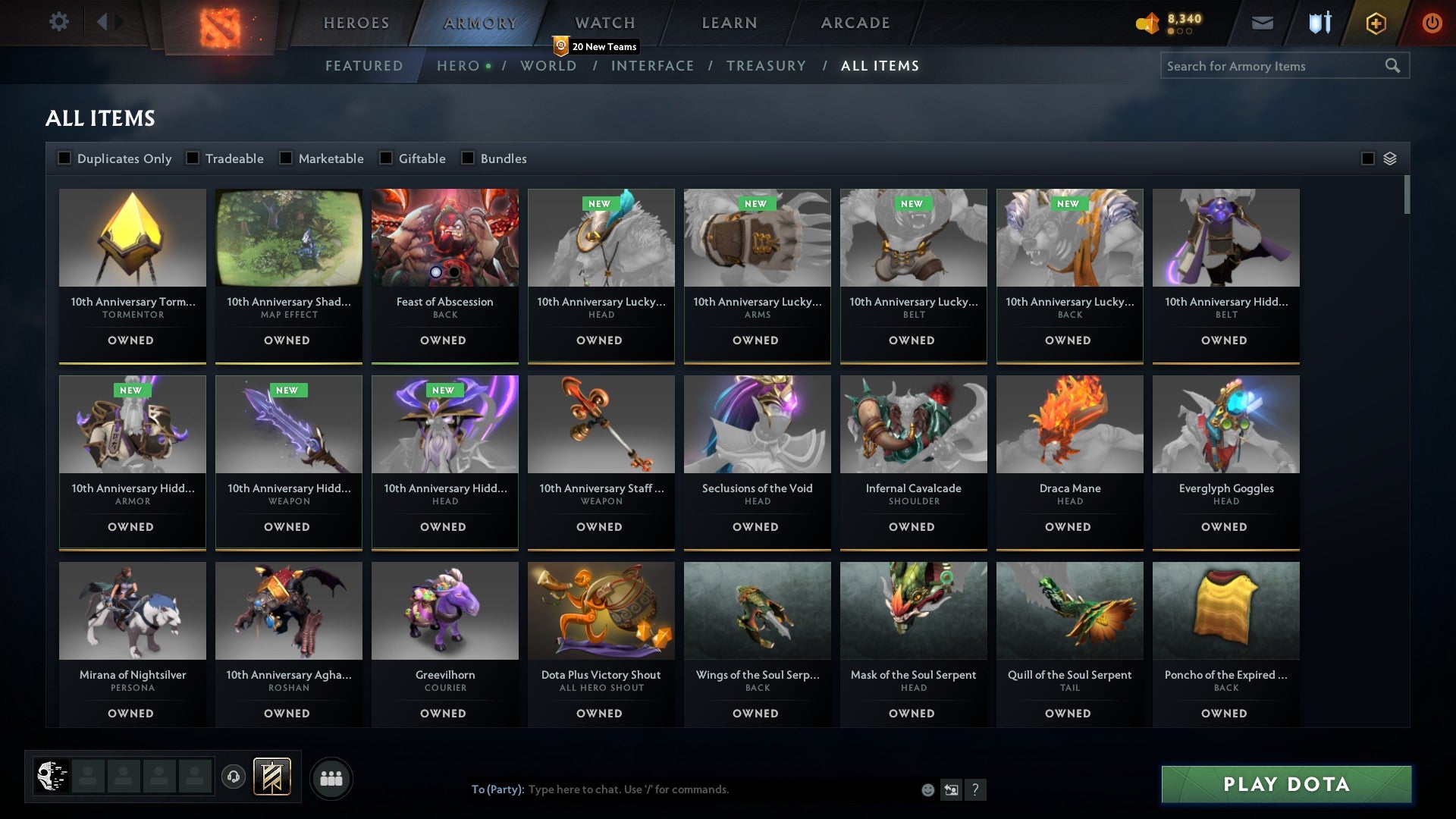Toggle the Giftable filter on
The height and width of the screenshot is (819, 1456).
point(385,158)
